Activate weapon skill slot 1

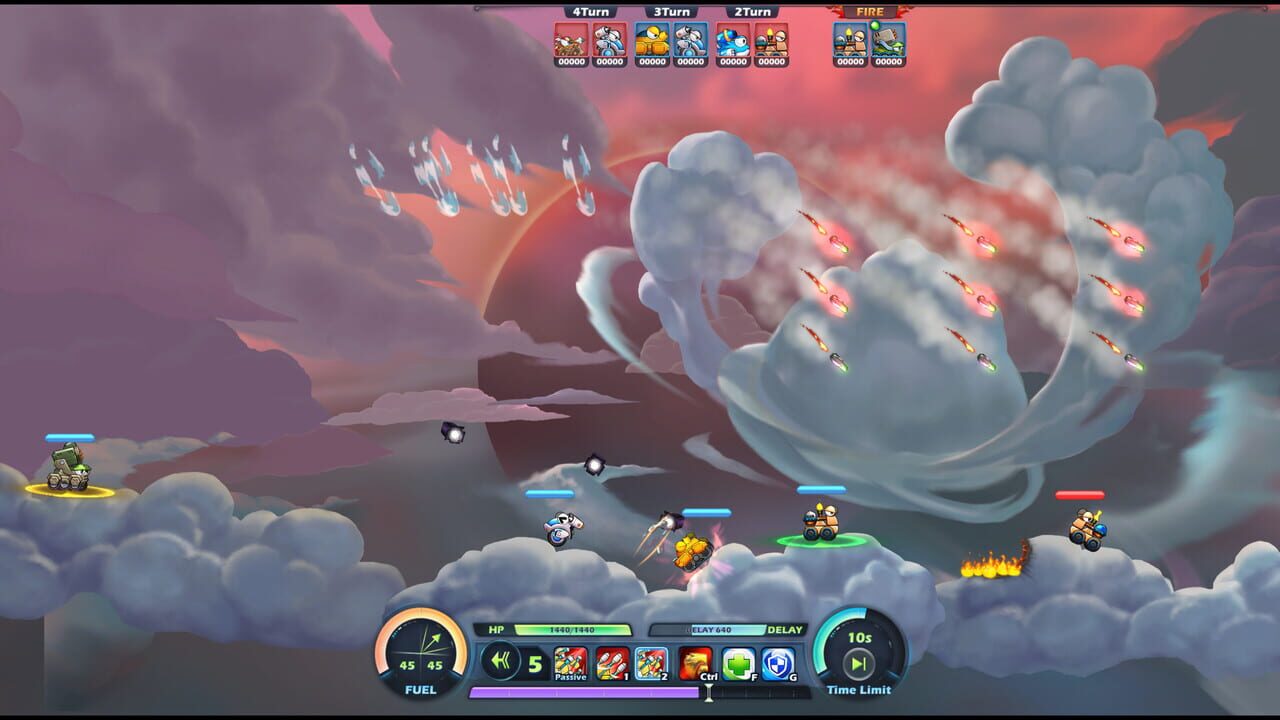point(612,664)
